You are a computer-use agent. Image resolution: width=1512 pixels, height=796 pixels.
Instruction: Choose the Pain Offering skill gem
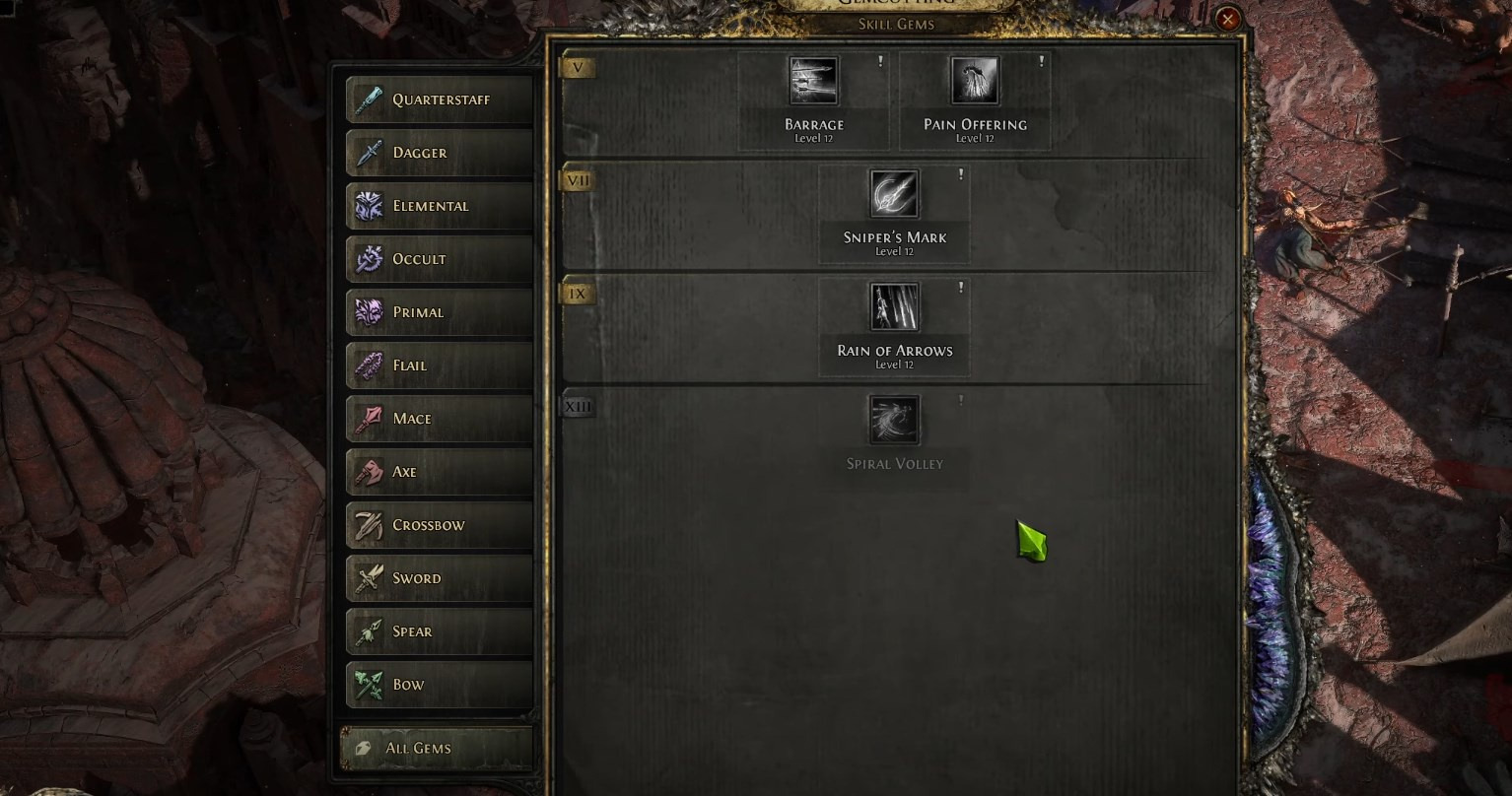975,82
